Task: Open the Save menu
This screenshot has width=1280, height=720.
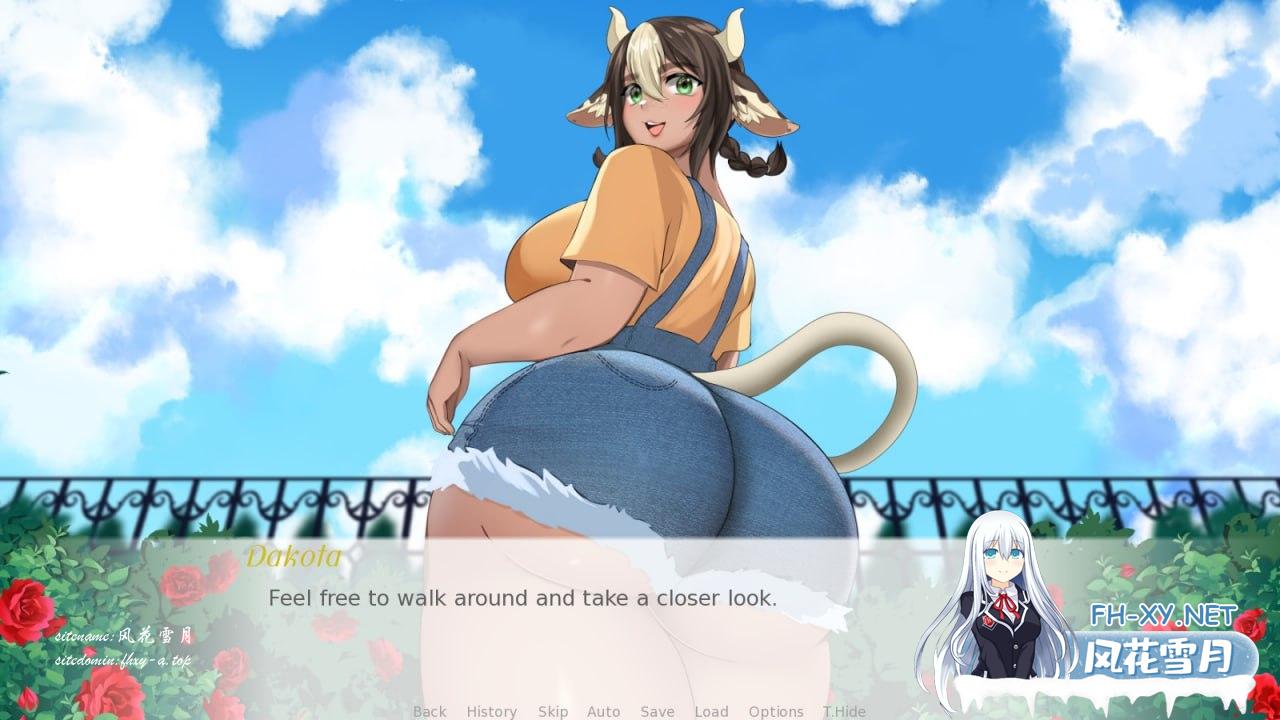Action: [x=657, y=711]
